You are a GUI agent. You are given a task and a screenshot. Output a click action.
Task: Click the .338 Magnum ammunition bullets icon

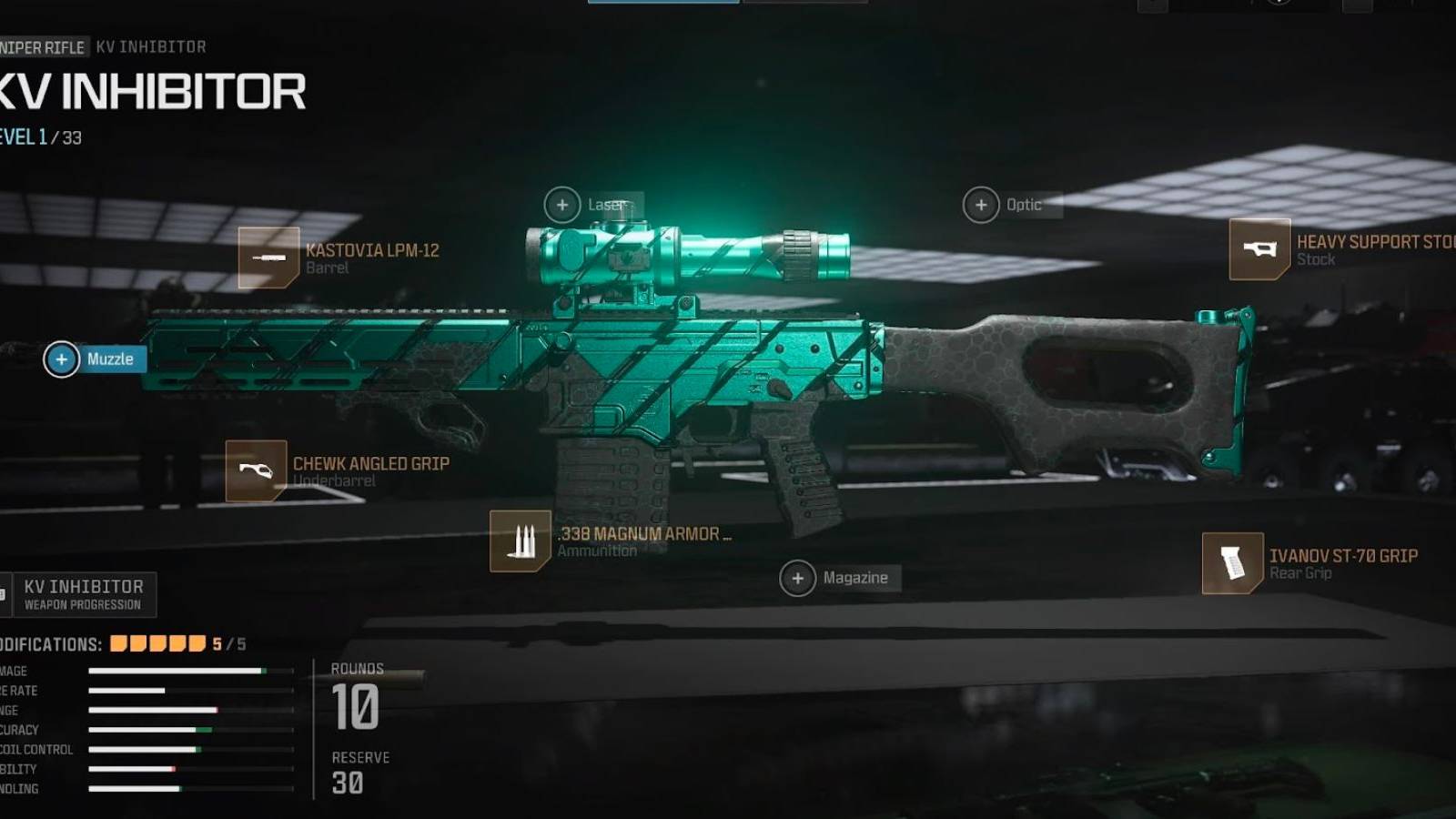[519, 541]
